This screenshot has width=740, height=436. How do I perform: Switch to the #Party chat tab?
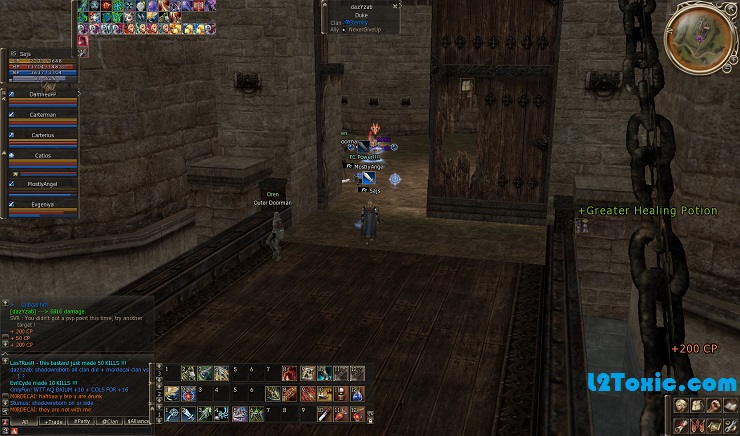click(x=81, y=422)
